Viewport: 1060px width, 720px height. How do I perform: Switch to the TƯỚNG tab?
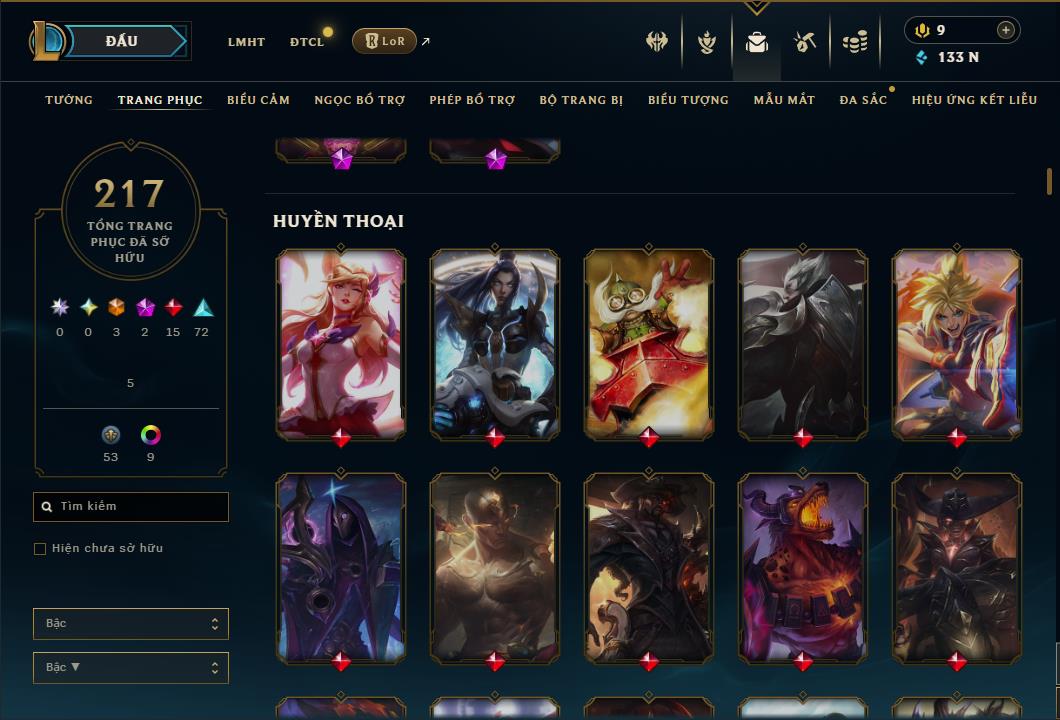tap(69, 100)
